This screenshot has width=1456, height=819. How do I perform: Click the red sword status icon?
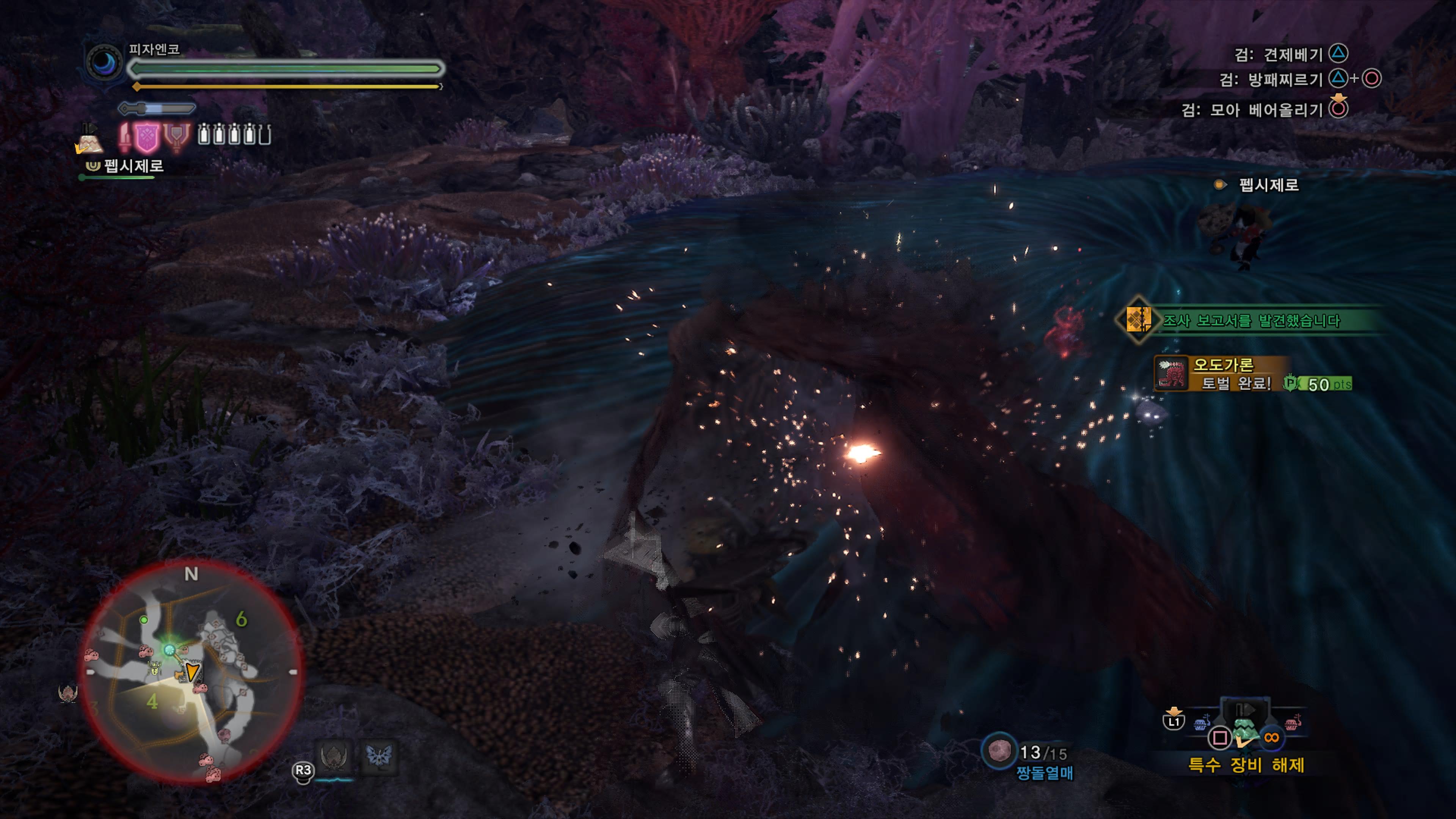(x=125, y=137)
